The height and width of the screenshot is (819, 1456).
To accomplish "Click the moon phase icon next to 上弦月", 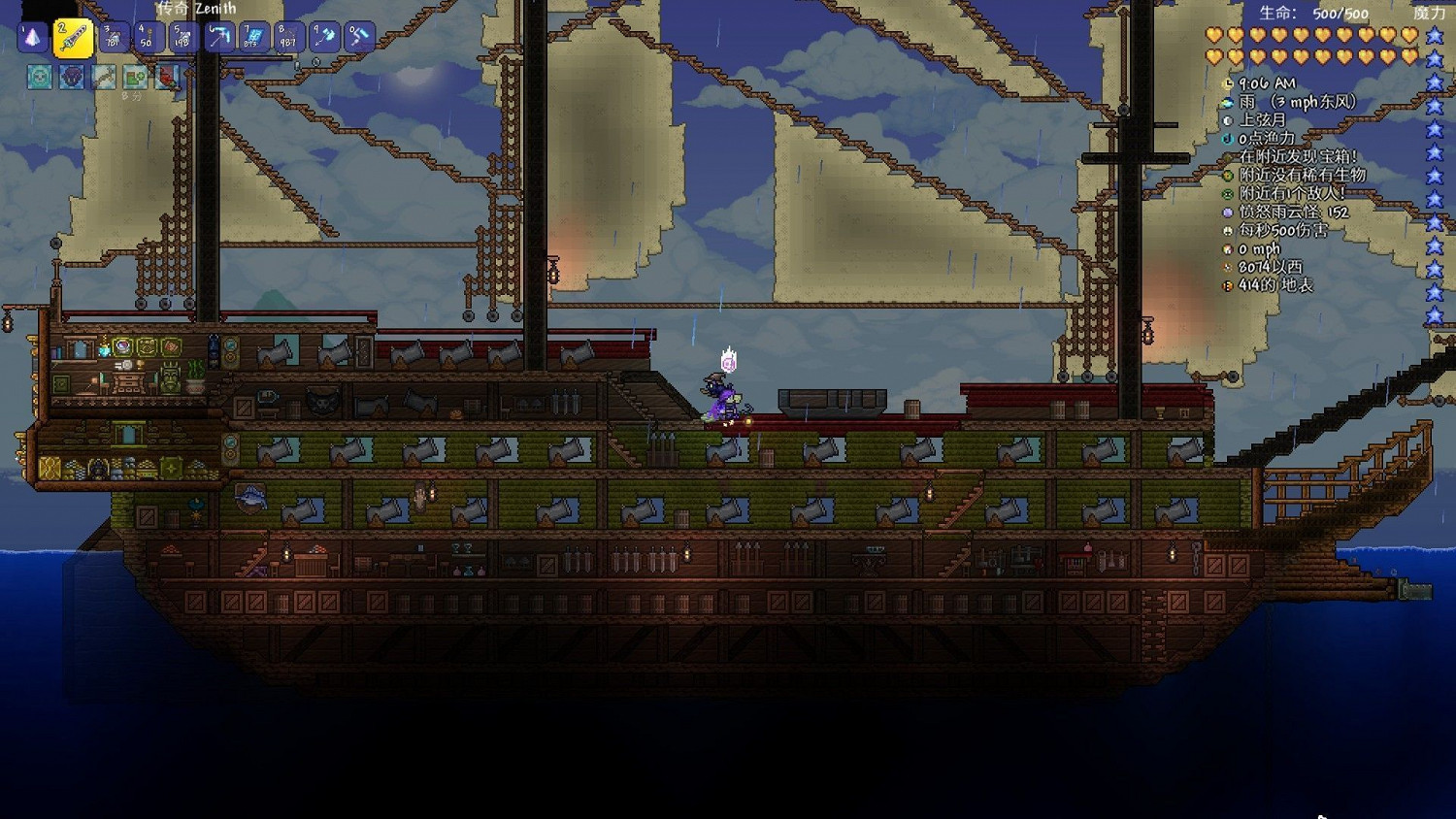I will [x=1227, y=120].
